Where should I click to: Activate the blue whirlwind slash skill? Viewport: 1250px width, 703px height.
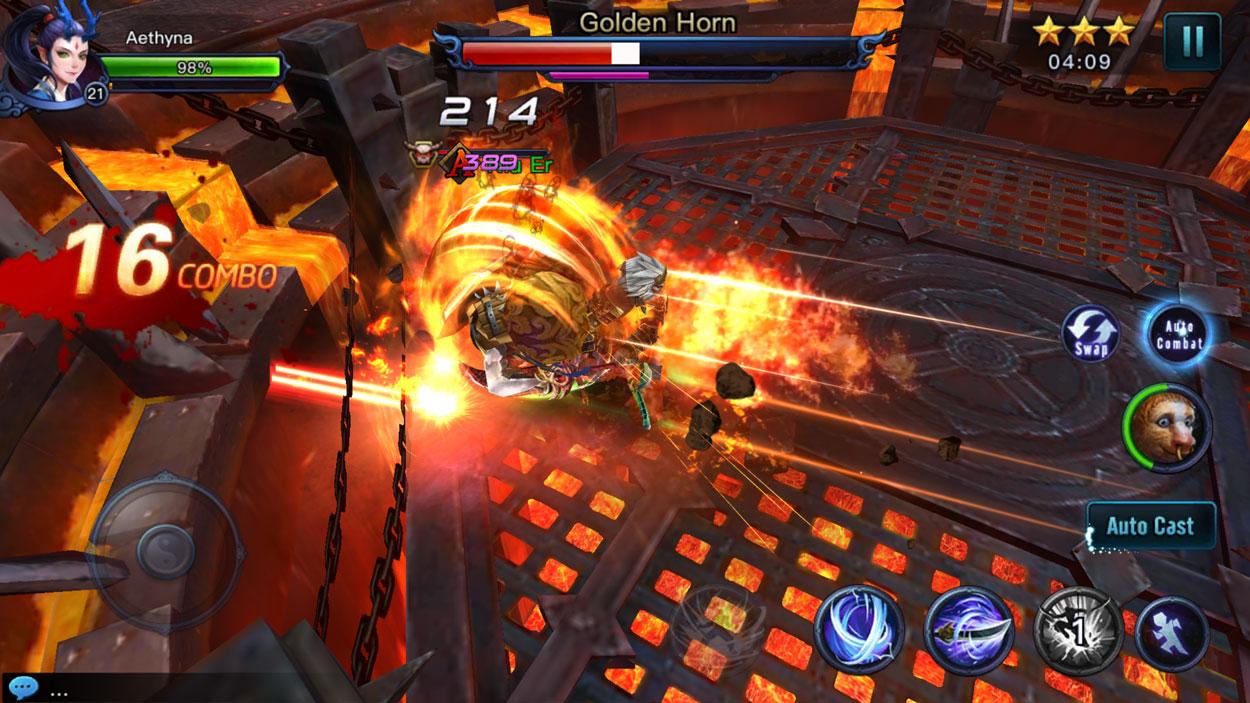tap(859, 630)
